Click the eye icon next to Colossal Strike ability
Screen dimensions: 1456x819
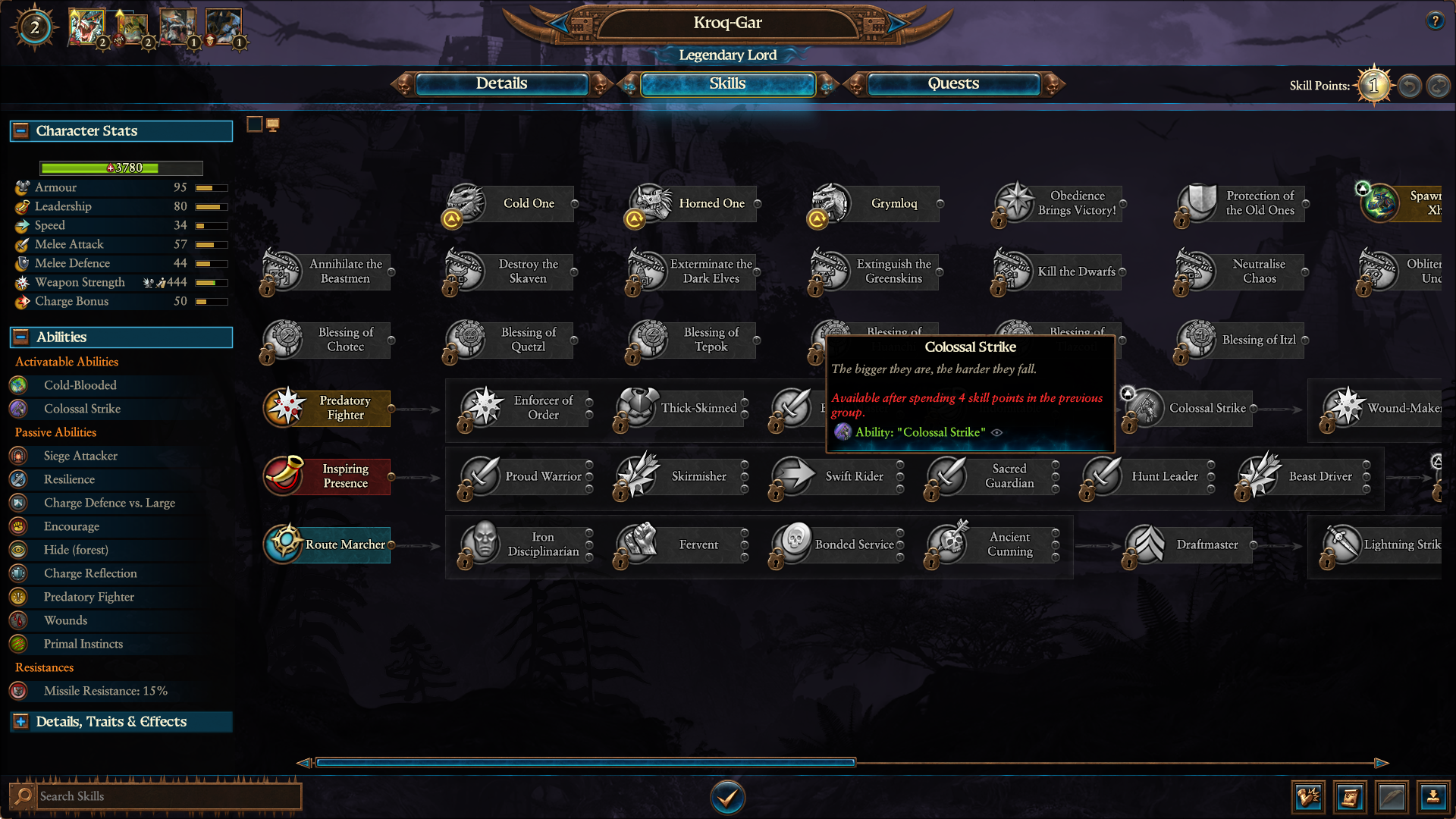998,432
